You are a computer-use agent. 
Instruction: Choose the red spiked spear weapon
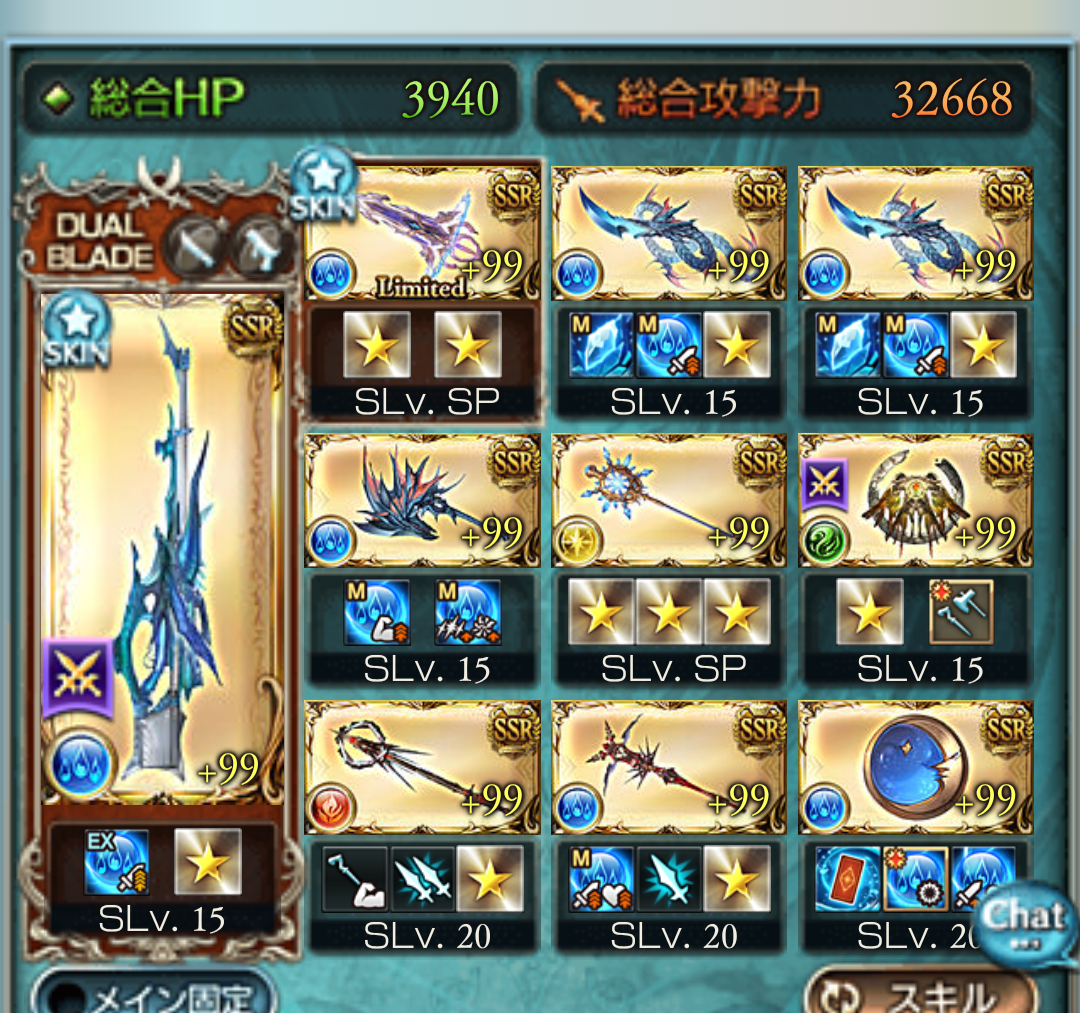[x=668, y=768]
